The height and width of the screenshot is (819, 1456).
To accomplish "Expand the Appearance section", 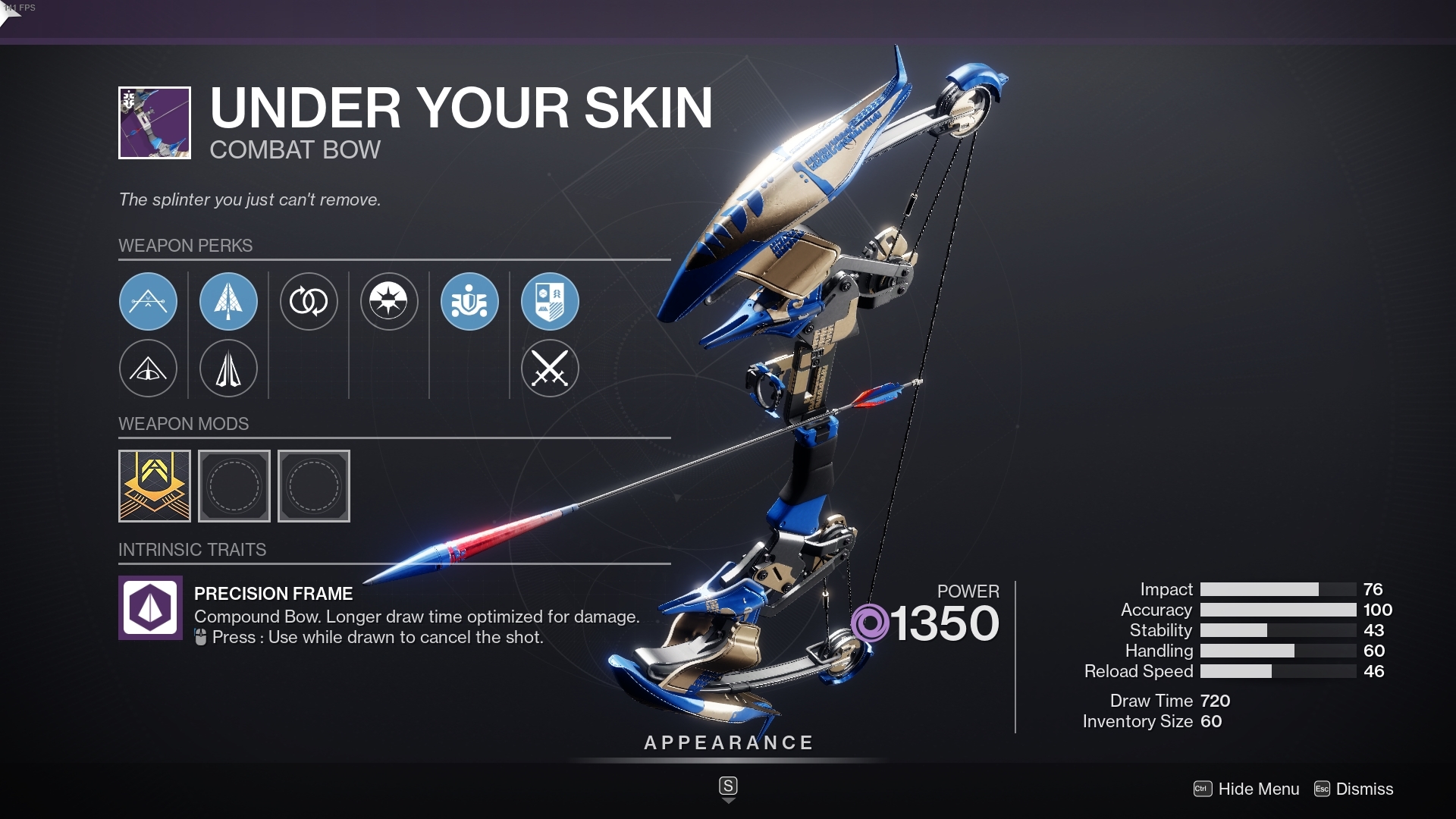I will click(x=727, y=743).
